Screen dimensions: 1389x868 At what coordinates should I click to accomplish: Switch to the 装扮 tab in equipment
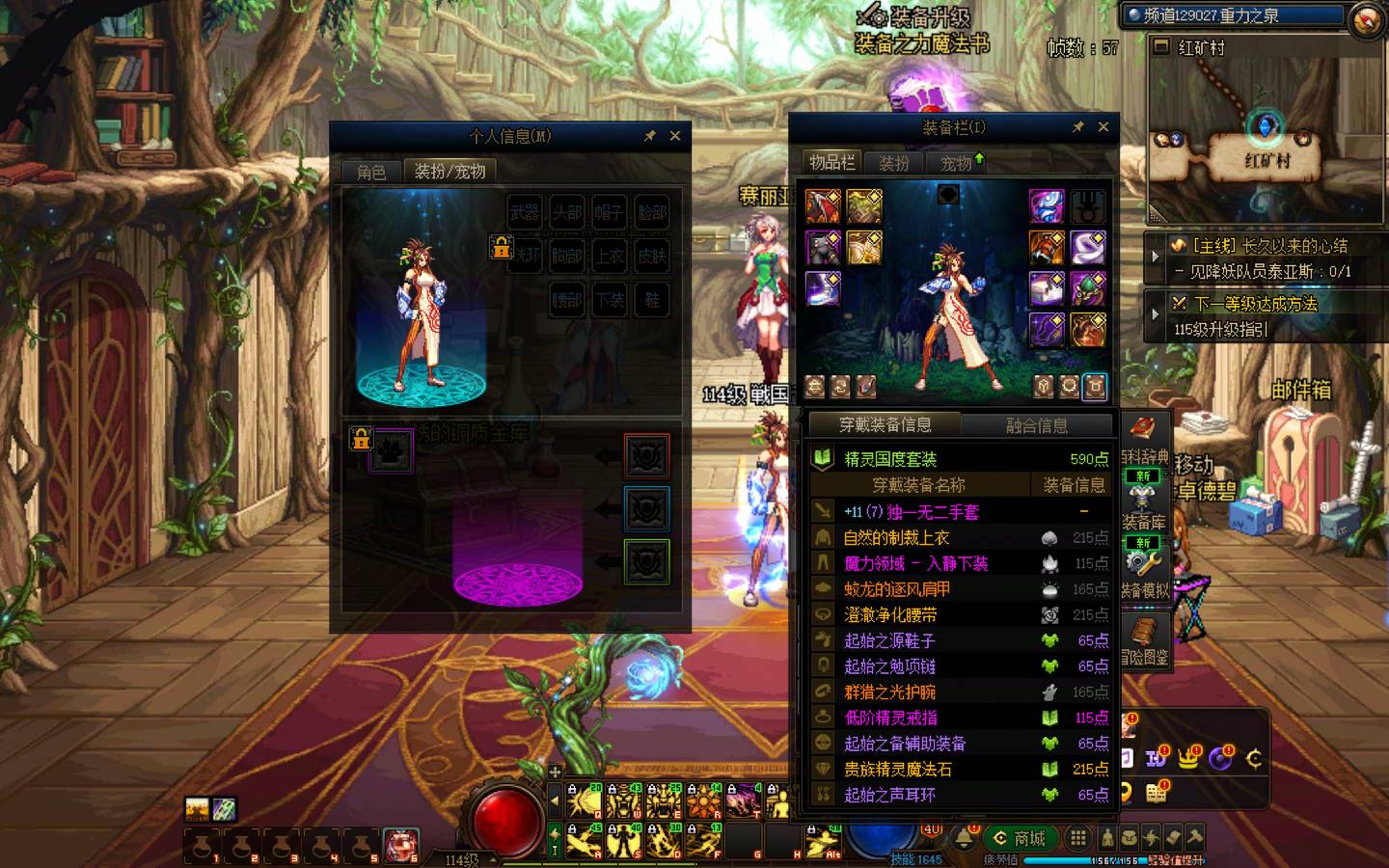click(893, 163)
